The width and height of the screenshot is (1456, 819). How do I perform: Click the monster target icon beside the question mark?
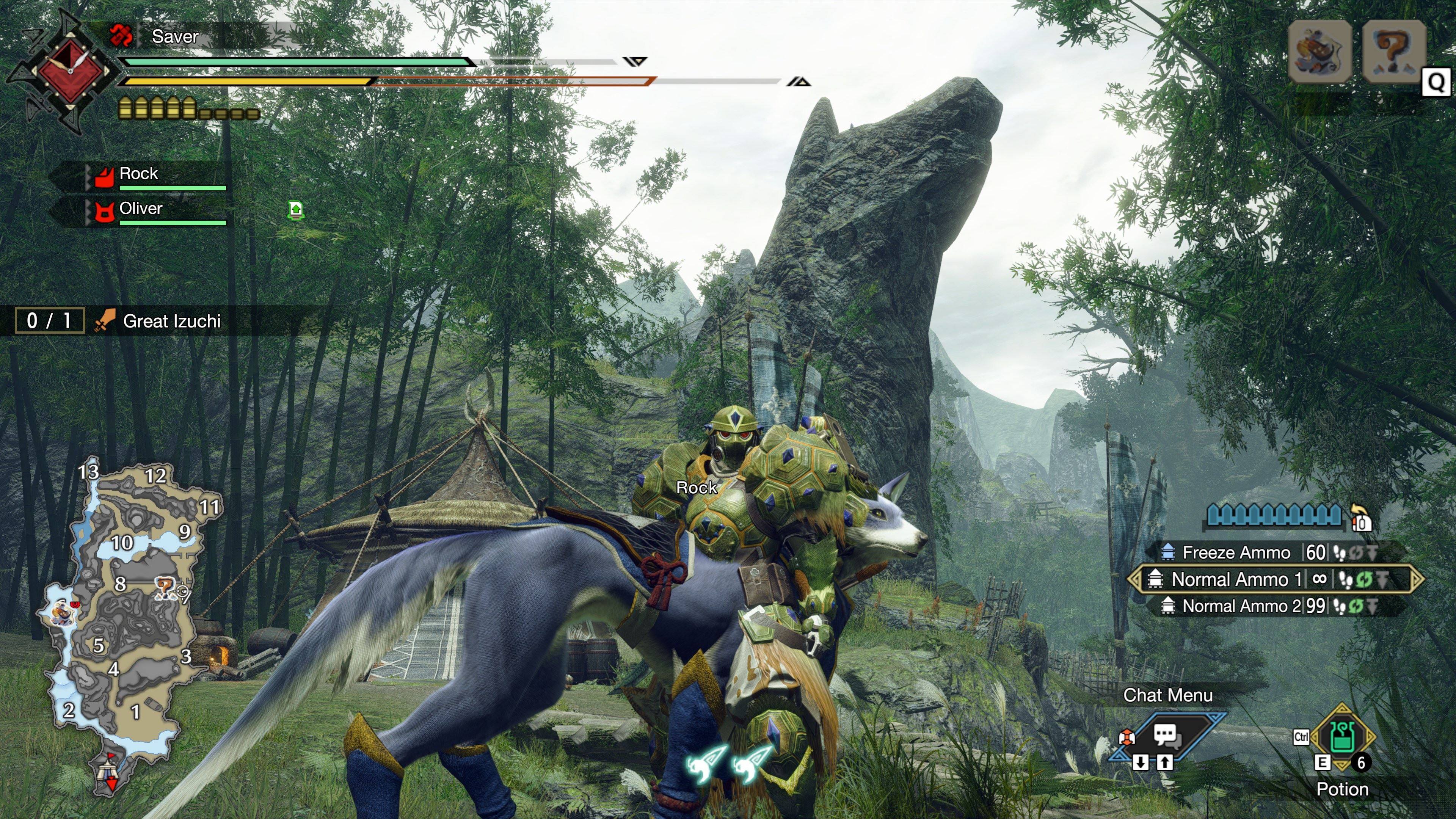(x=1320, y=52)
